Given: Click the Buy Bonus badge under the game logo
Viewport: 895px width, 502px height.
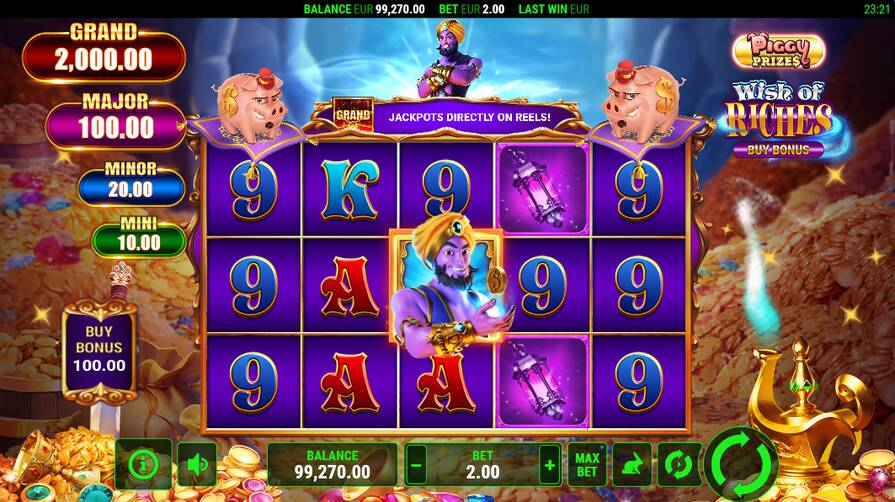Looking at the screenshot, I should pos(778,150).
